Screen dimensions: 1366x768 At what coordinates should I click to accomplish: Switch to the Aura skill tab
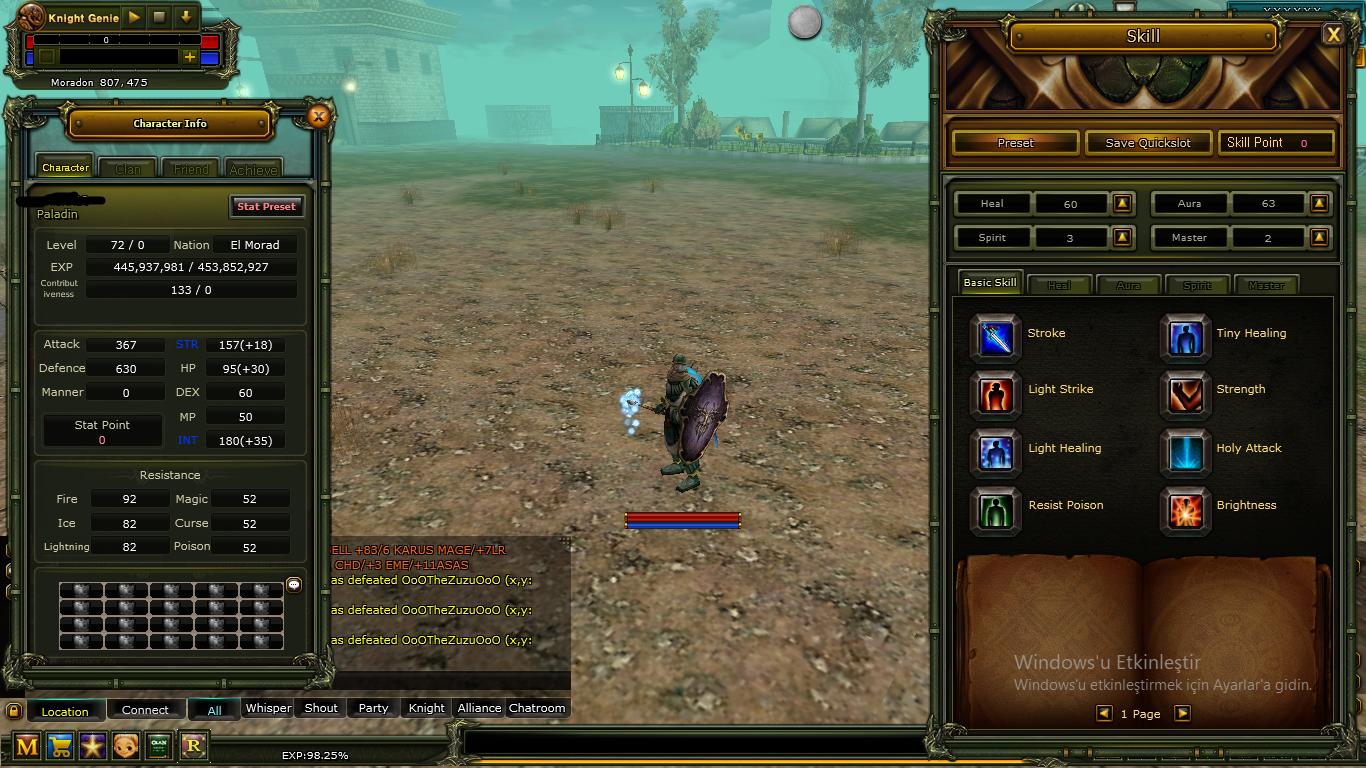(1128, 284)
